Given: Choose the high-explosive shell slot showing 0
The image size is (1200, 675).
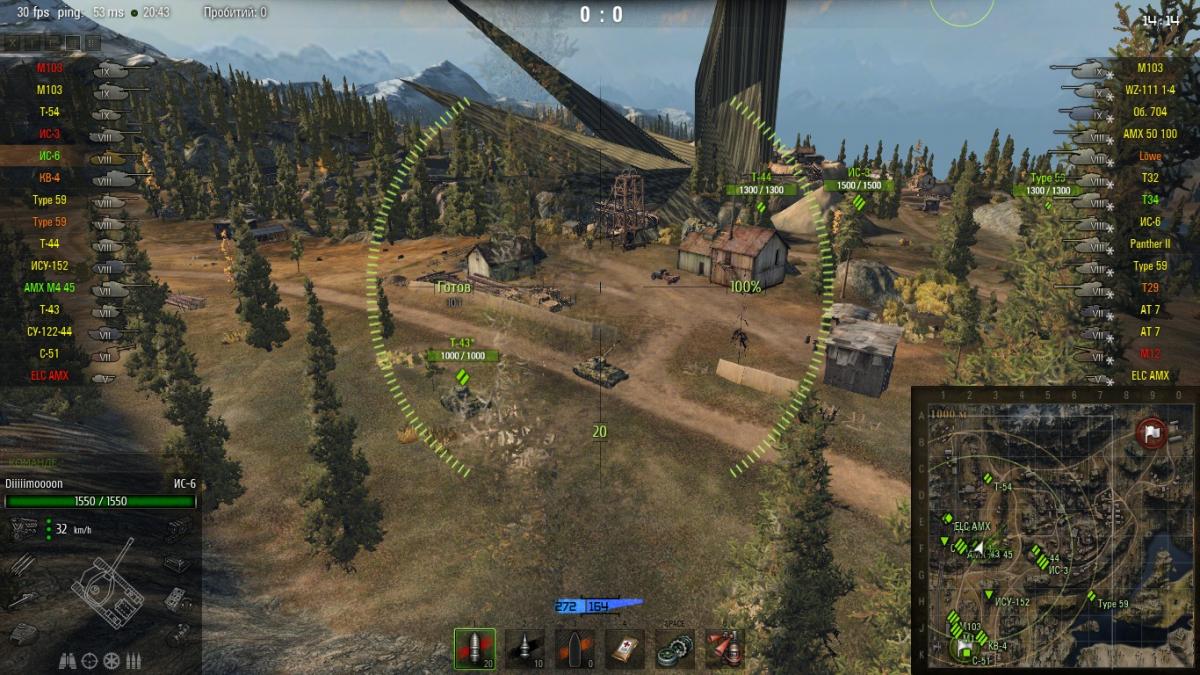Looking at the screenshot, I should click(x=574, y=648).
